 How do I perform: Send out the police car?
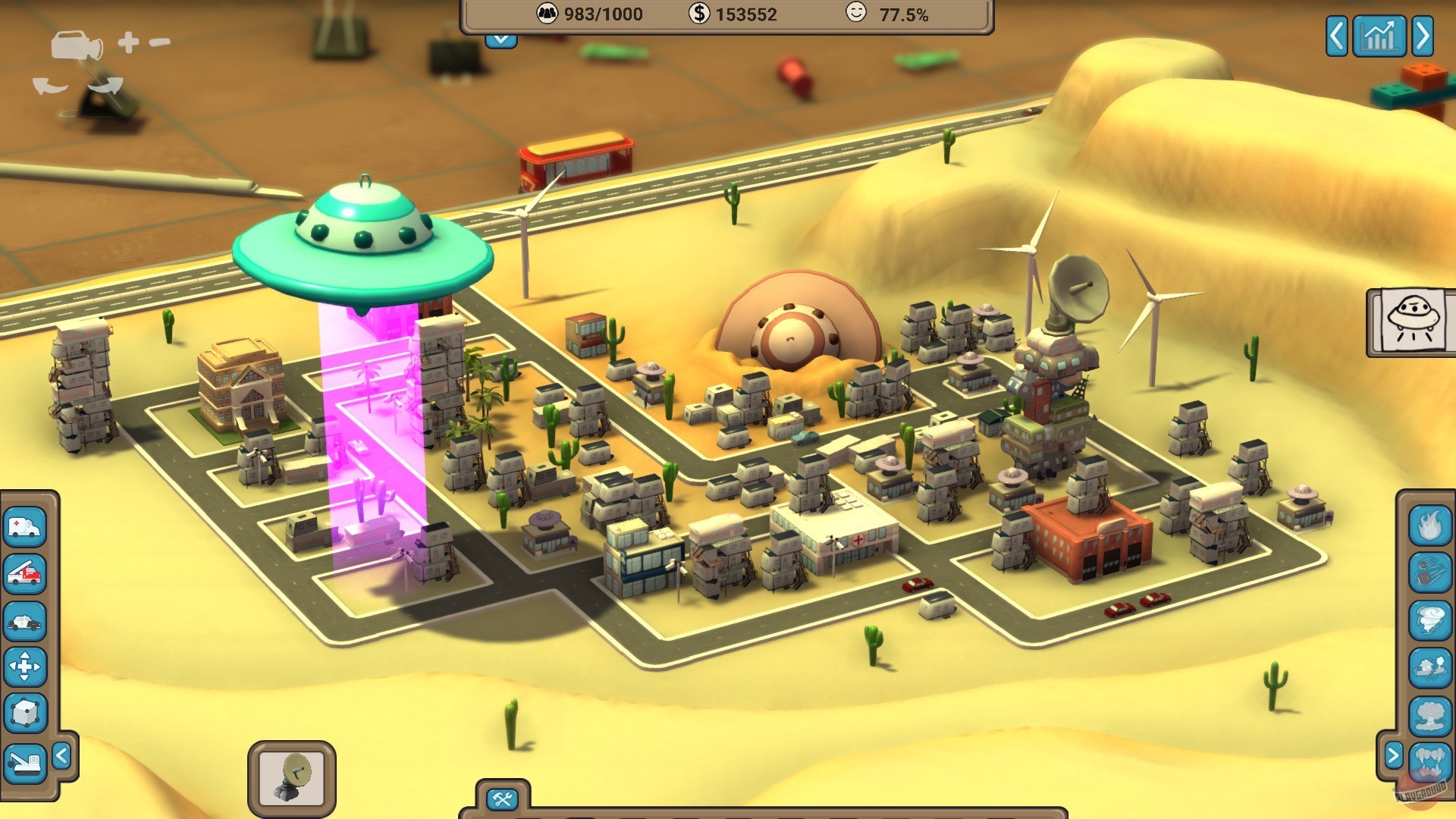25,620
